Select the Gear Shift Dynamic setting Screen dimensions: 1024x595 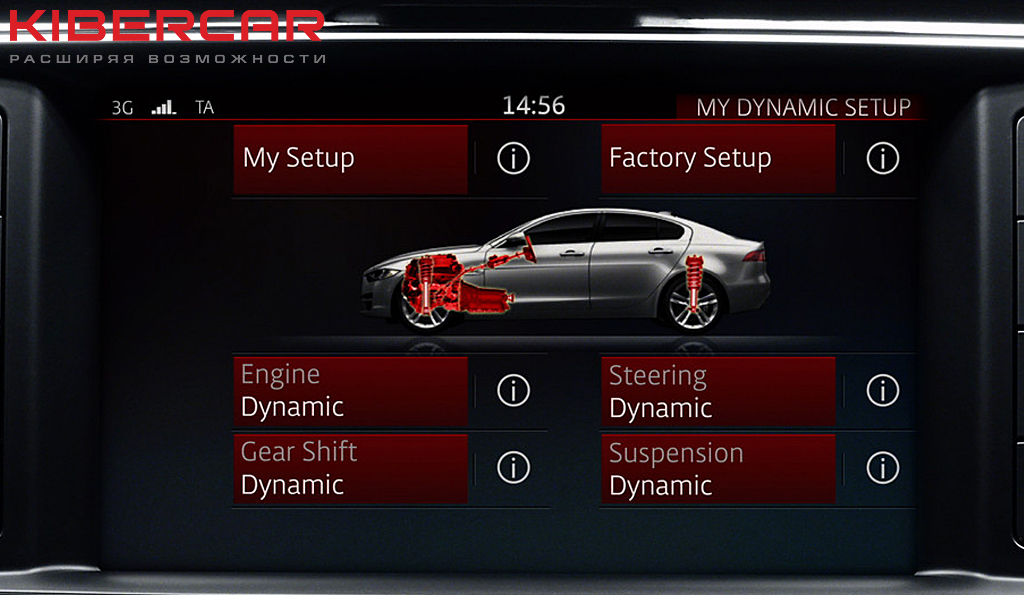pos(350,468)
